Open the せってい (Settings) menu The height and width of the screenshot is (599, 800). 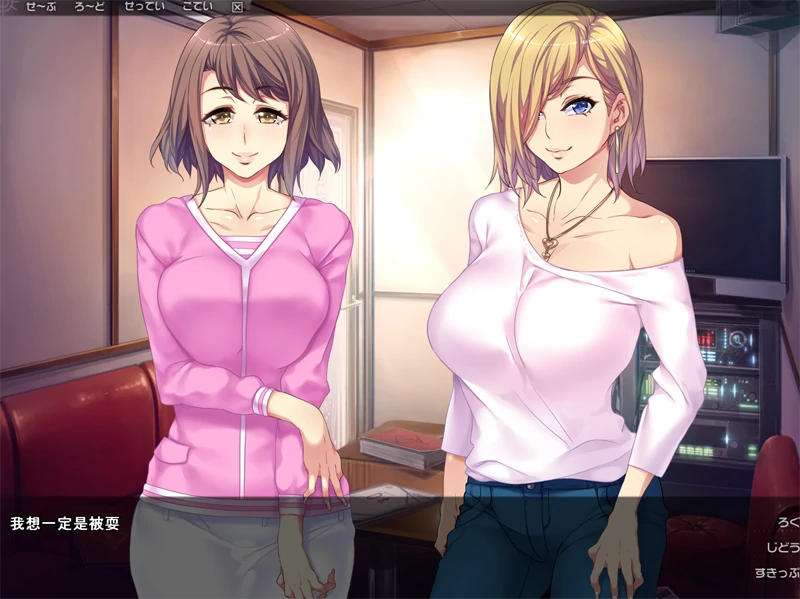(145, 7)
